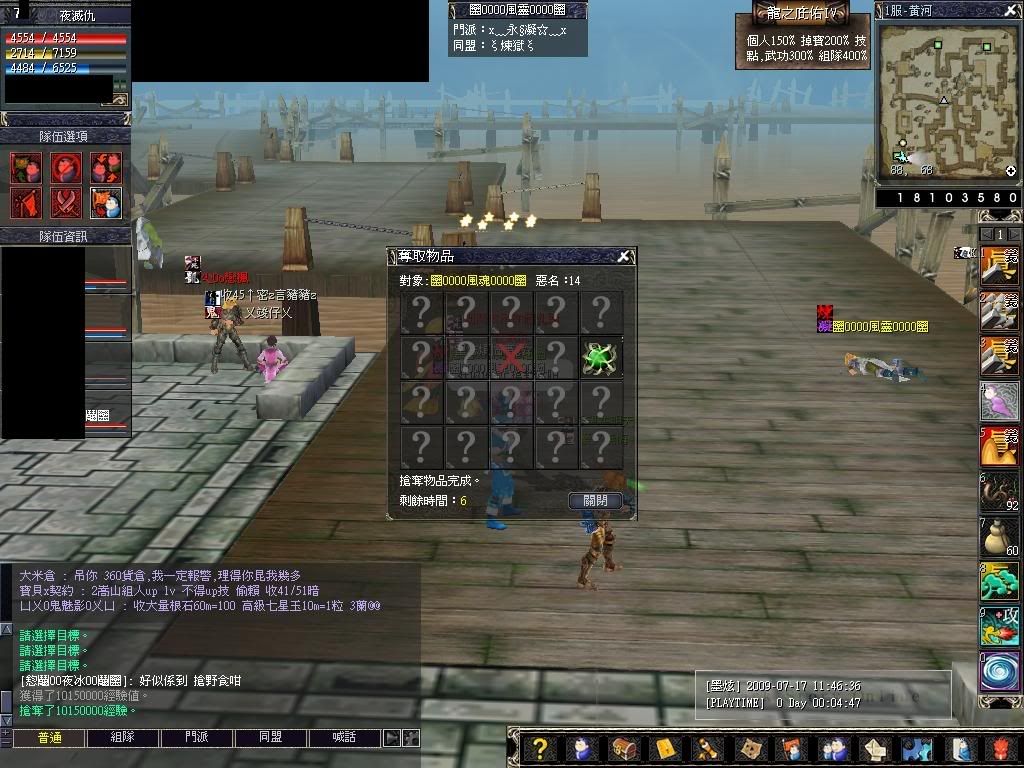Select the red flag team option
The width and height of the screenshot is (1024, 768).
tap(26, 202)
